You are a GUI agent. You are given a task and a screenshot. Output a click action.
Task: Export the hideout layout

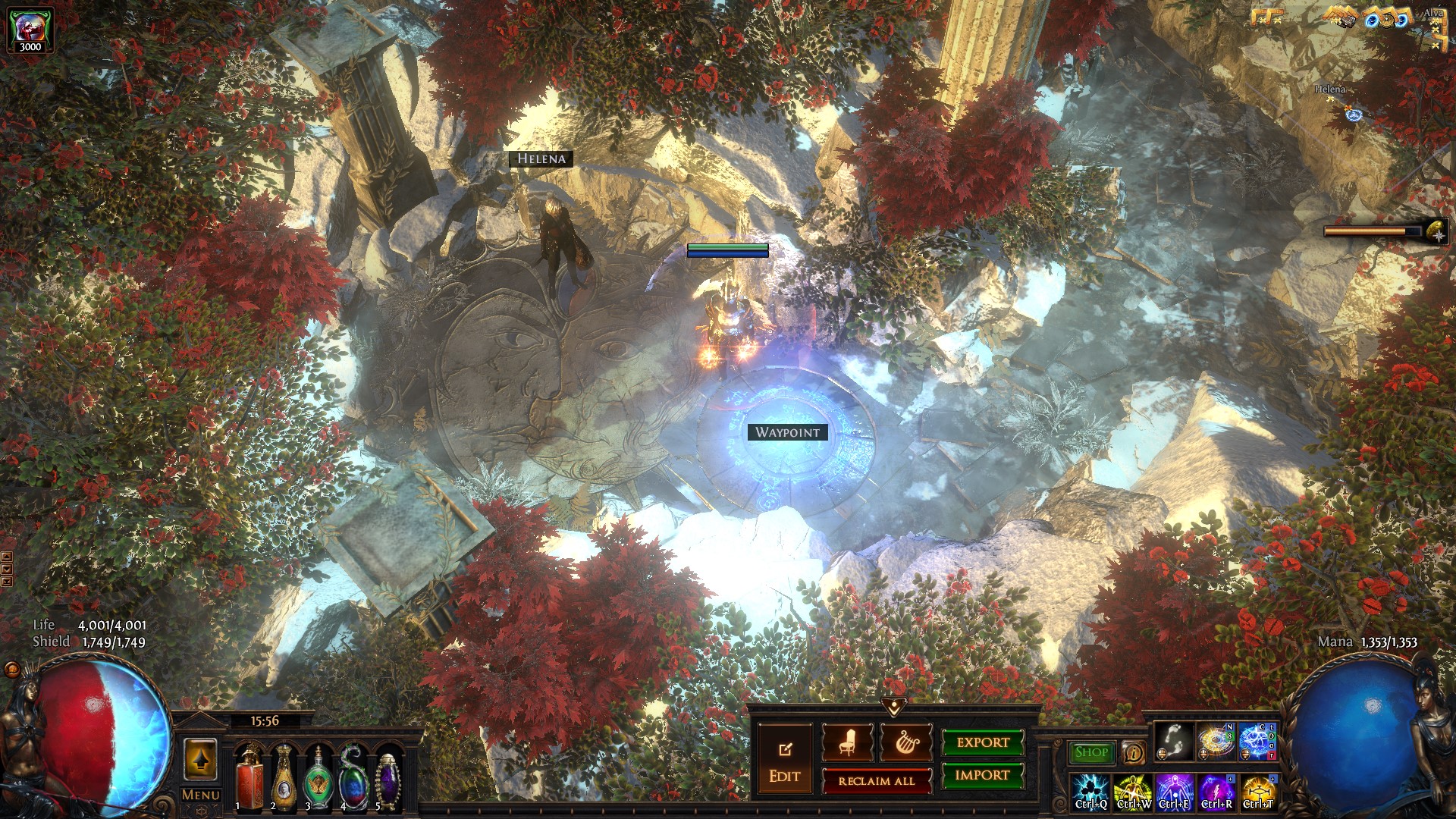(x=983, y=742)
